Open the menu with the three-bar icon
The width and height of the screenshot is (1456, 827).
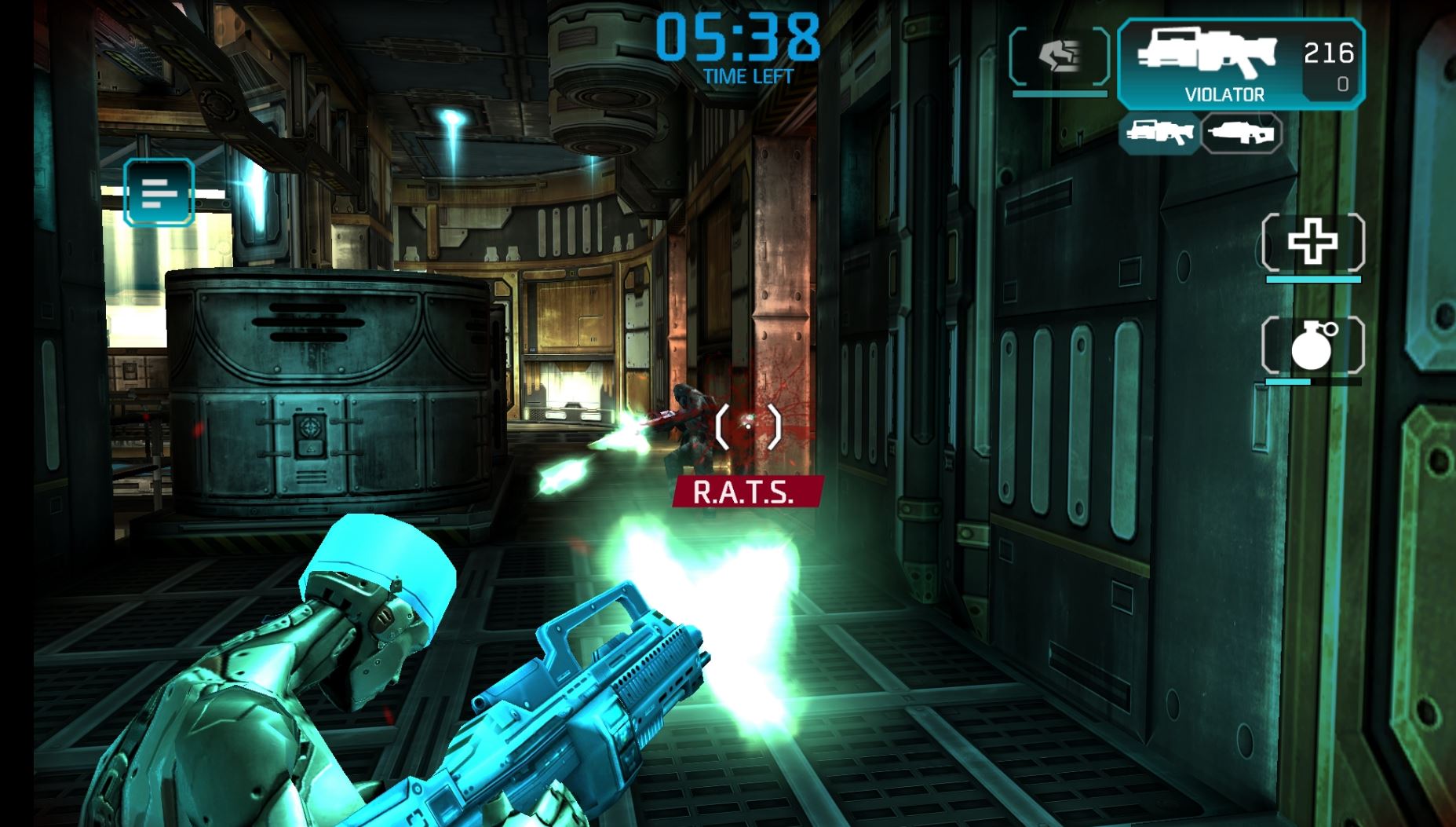pyautogui.click(x=159, y=192)
